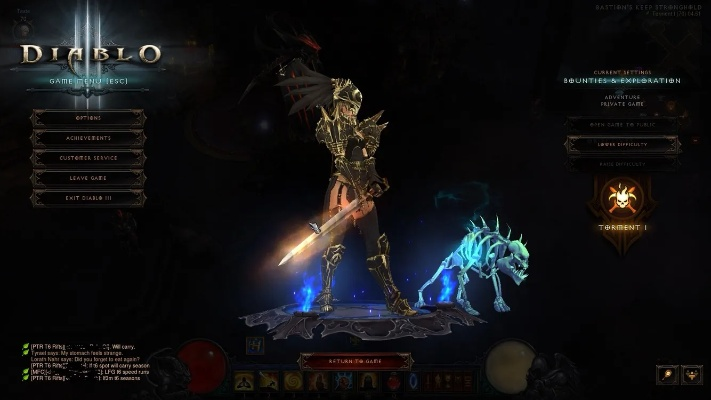Click the Torment I skull emblem
The width and height of the screenshot is (711, 400).
[622, 199]
